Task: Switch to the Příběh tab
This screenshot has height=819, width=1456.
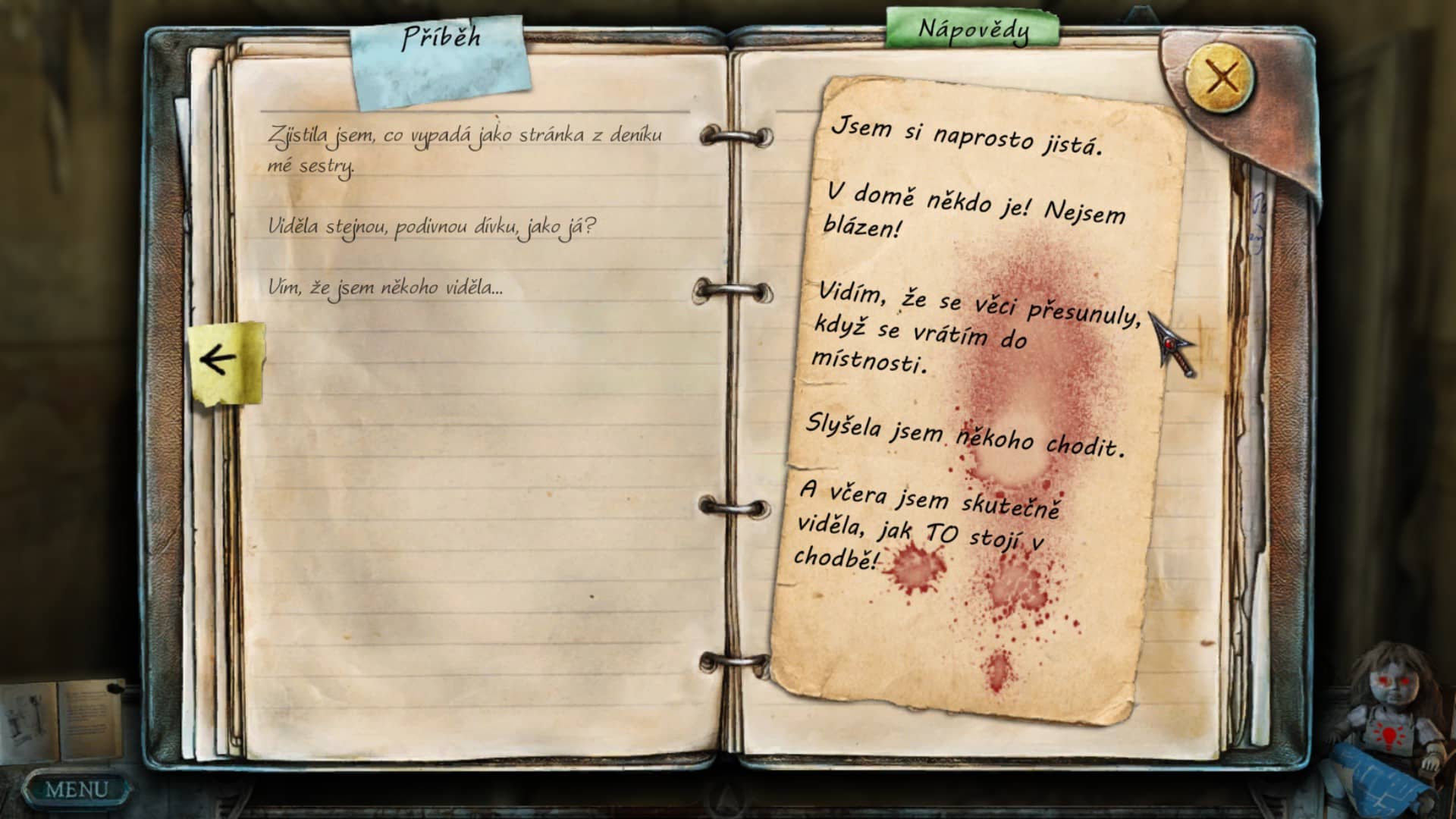Action: point(441,38)
